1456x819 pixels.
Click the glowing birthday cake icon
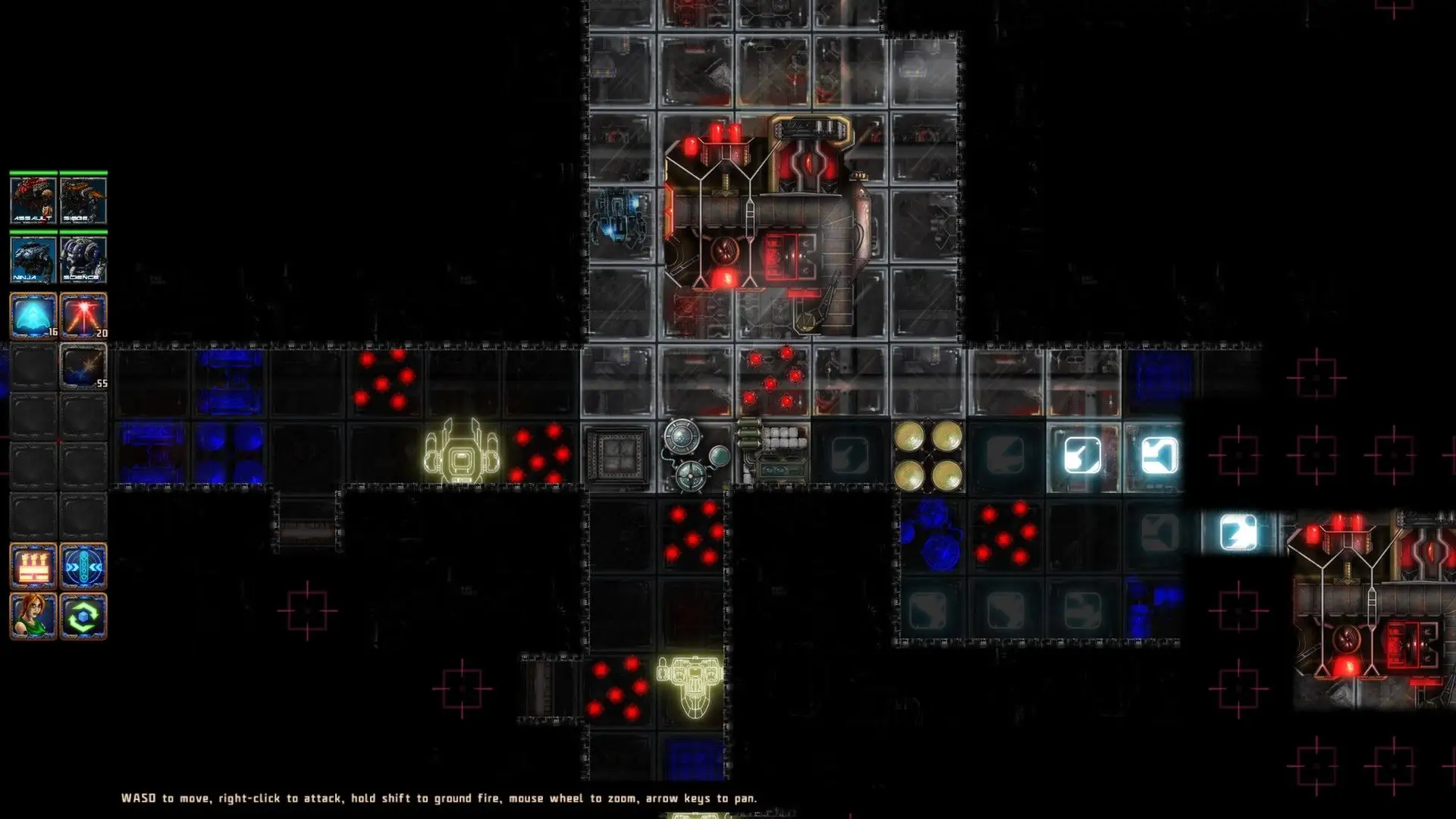coord(33,566)
